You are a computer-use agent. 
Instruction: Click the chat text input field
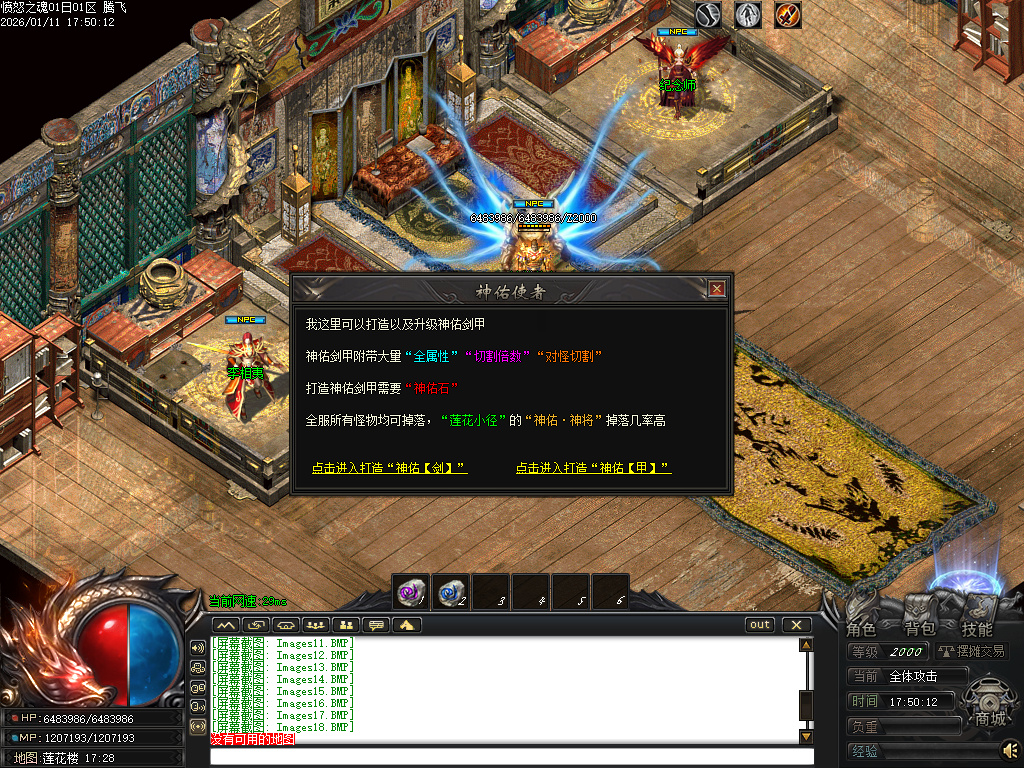pos(510,756)
